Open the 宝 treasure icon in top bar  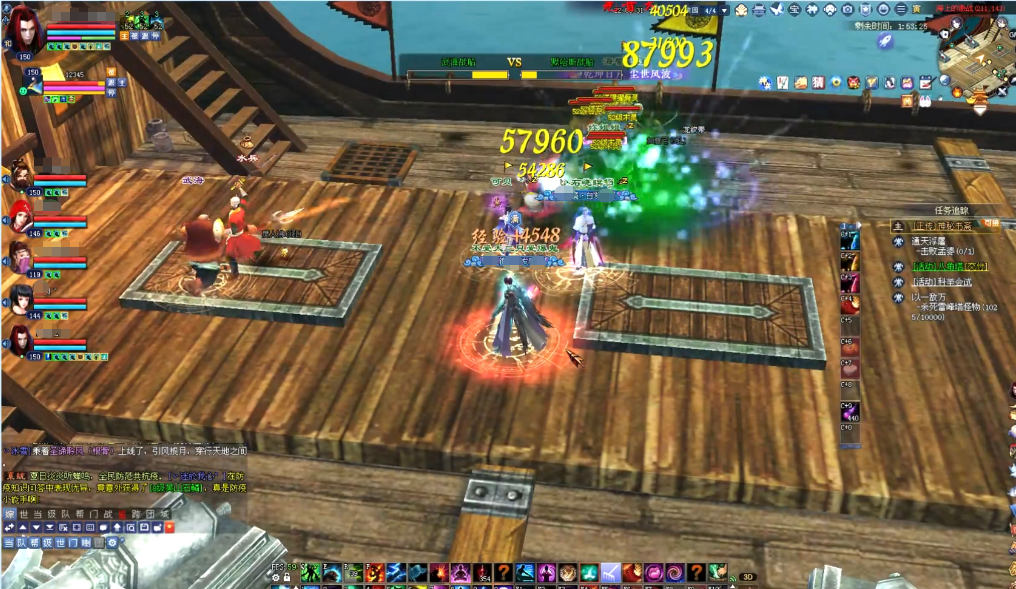click(x=794, y=10)
